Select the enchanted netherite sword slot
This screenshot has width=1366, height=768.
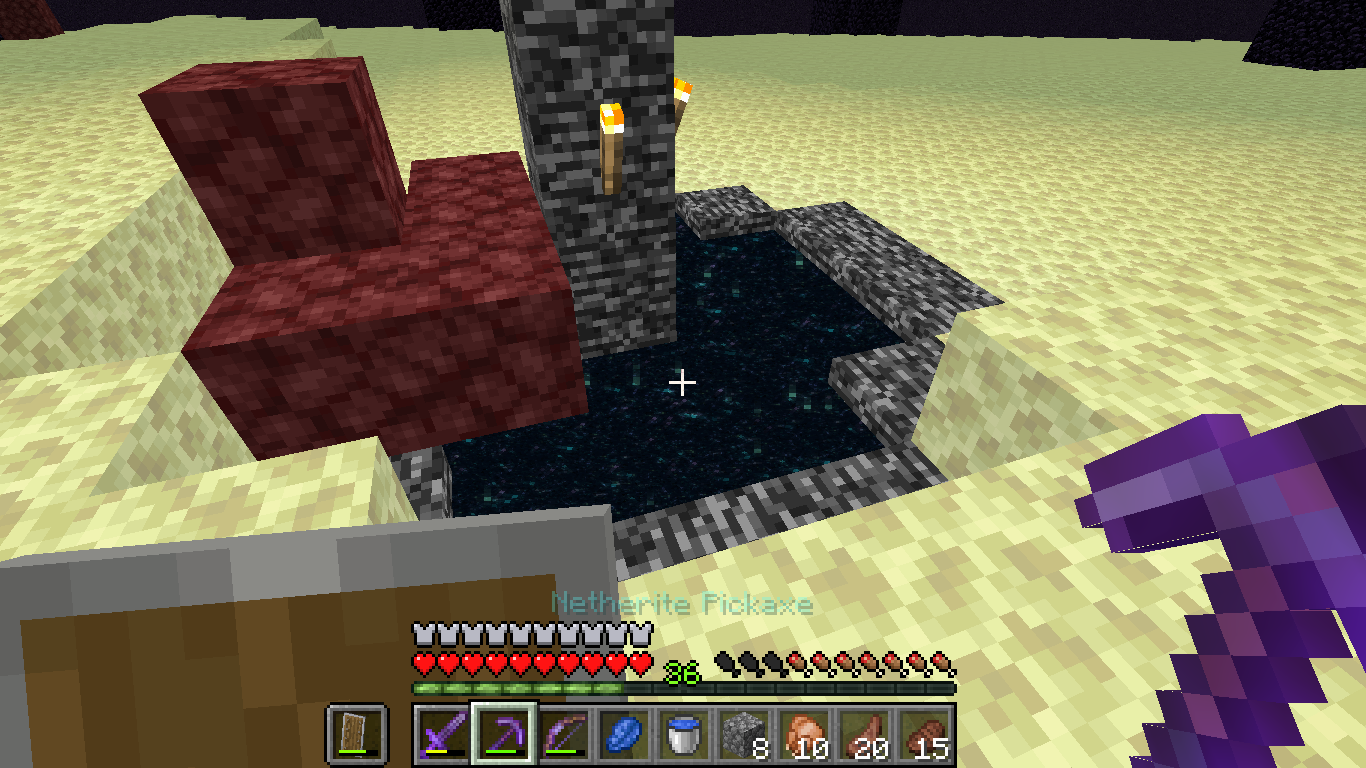coord(442,735)
